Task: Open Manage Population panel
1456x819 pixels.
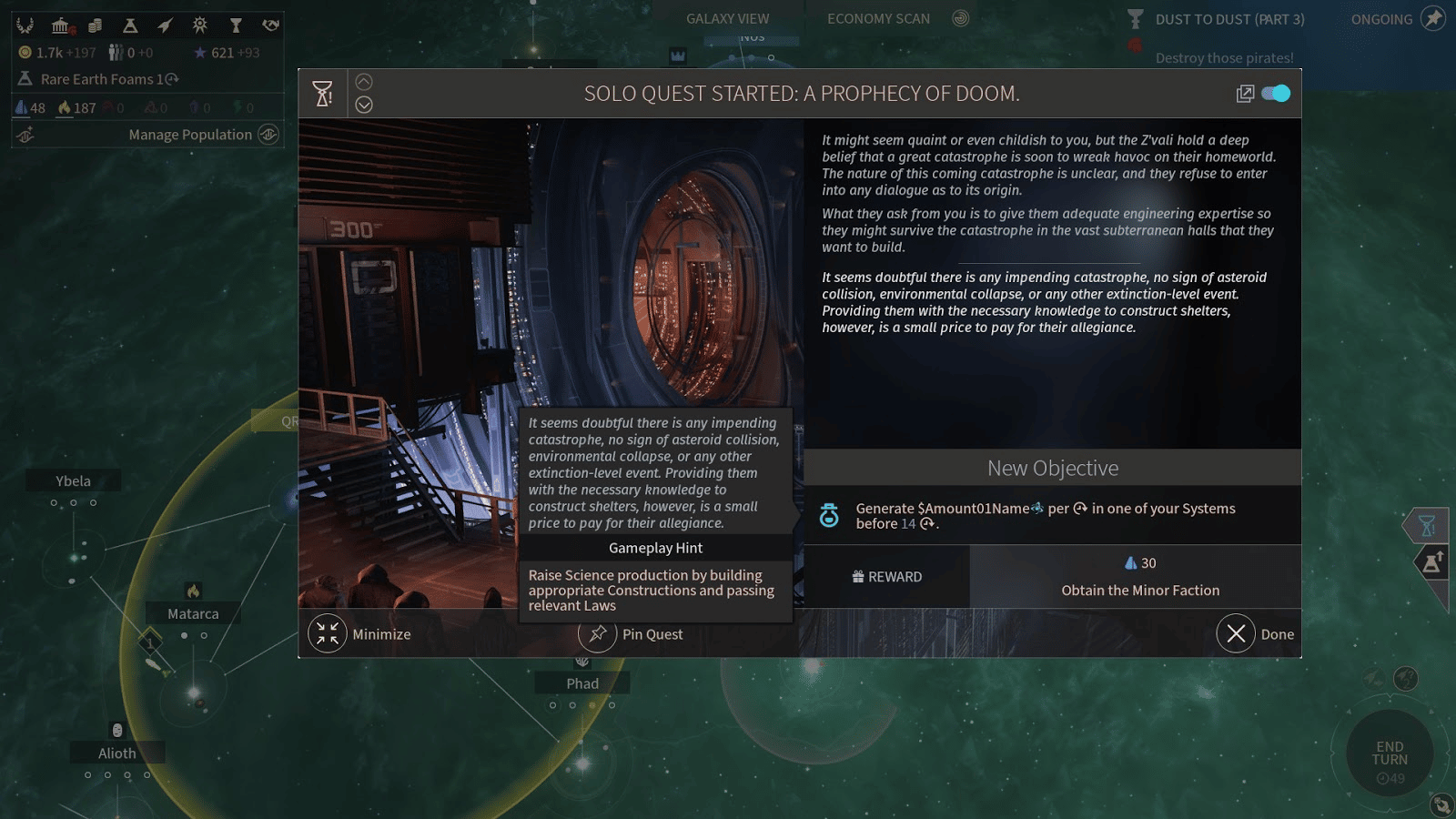Action: (190, 135)
